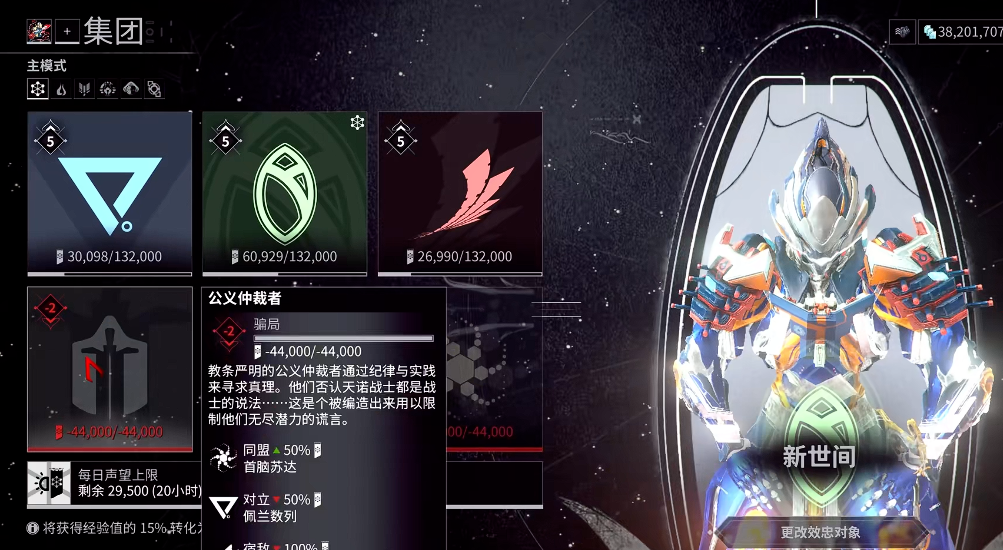Click the 更改效忠对象 button
This screenshot has height=550, width=1003.
(820, 532)
